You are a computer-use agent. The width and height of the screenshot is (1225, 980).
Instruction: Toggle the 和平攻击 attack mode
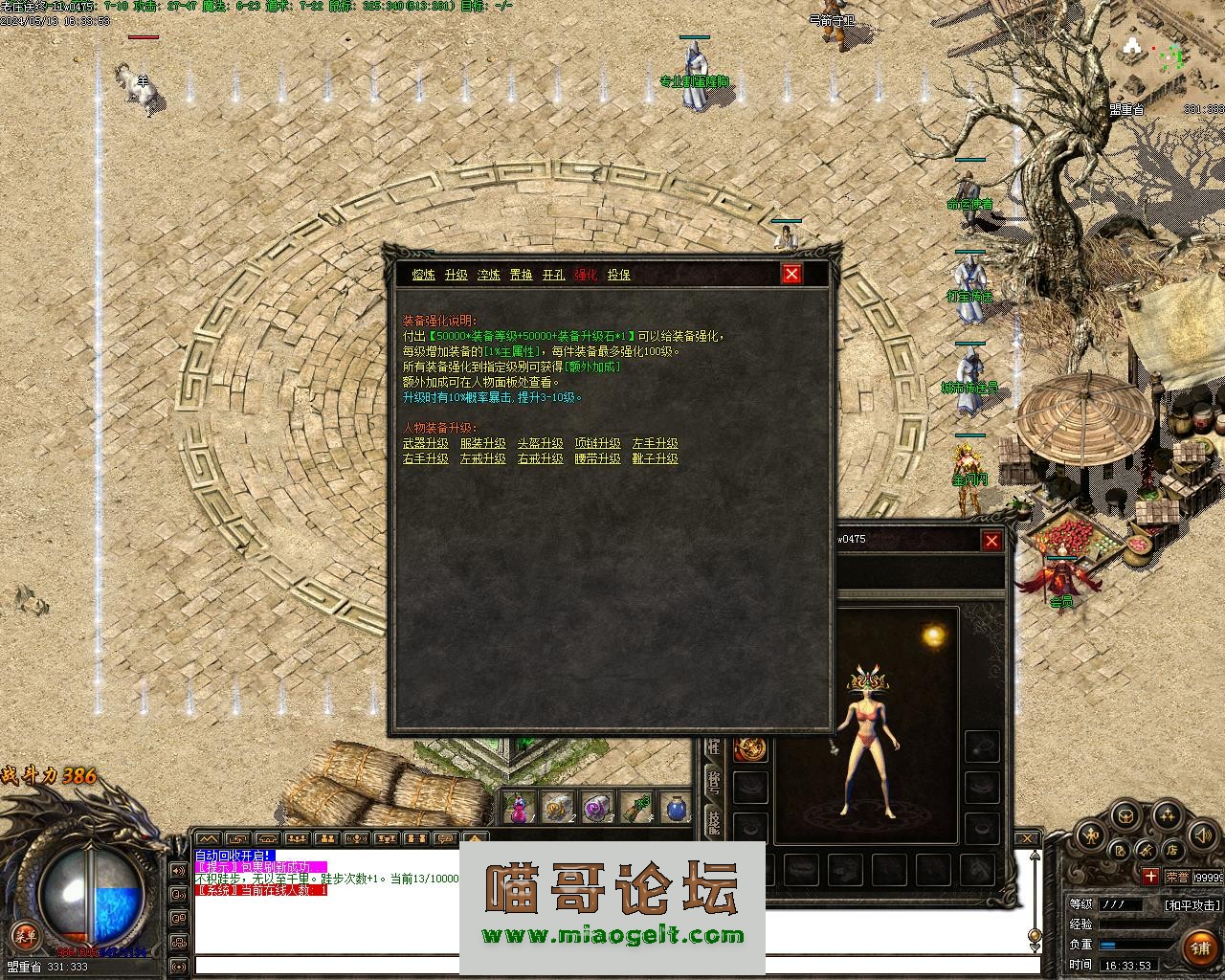point(1192,904)
